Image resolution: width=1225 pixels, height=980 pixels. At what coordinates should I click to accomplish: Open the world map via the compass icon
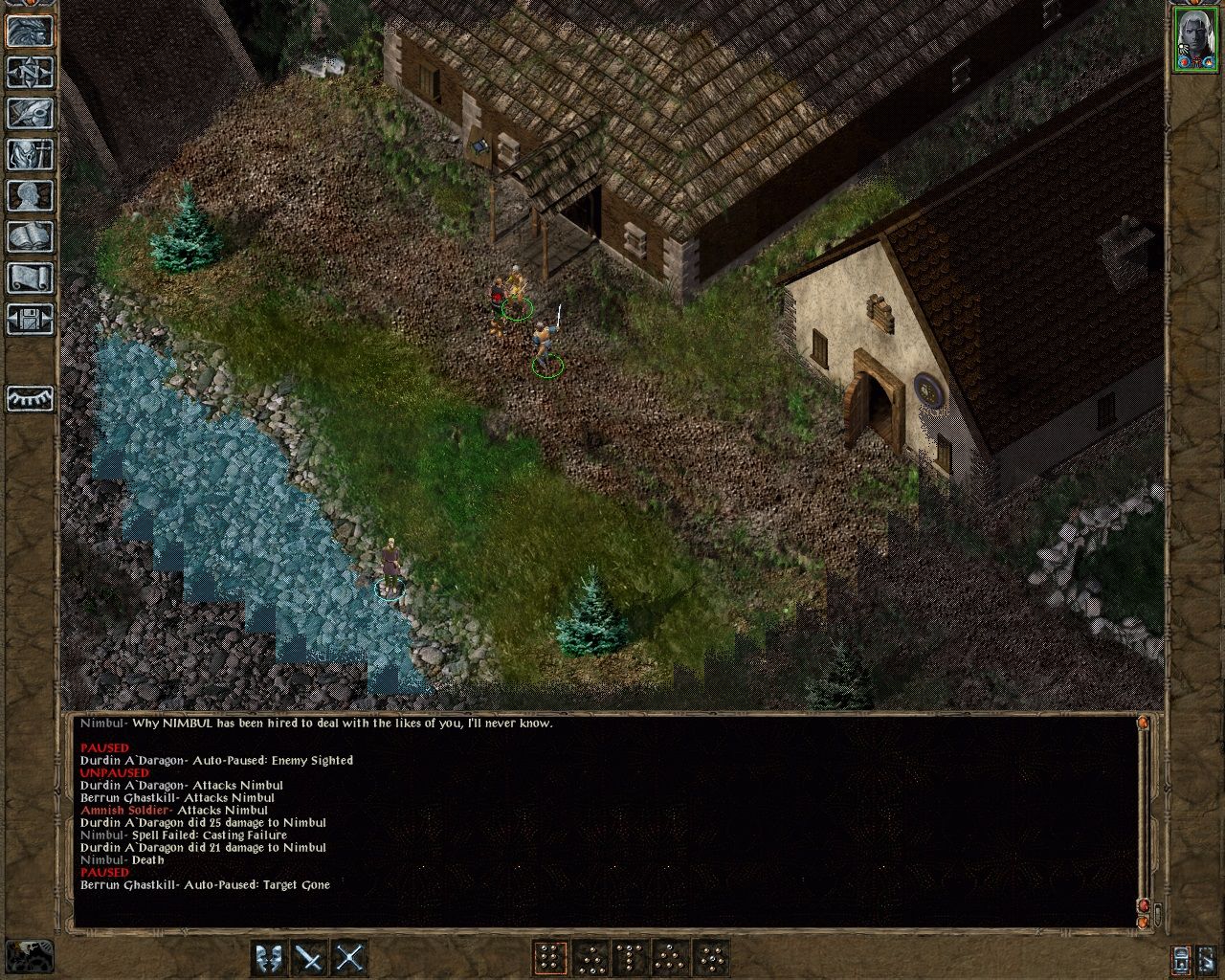click(29, 72)
